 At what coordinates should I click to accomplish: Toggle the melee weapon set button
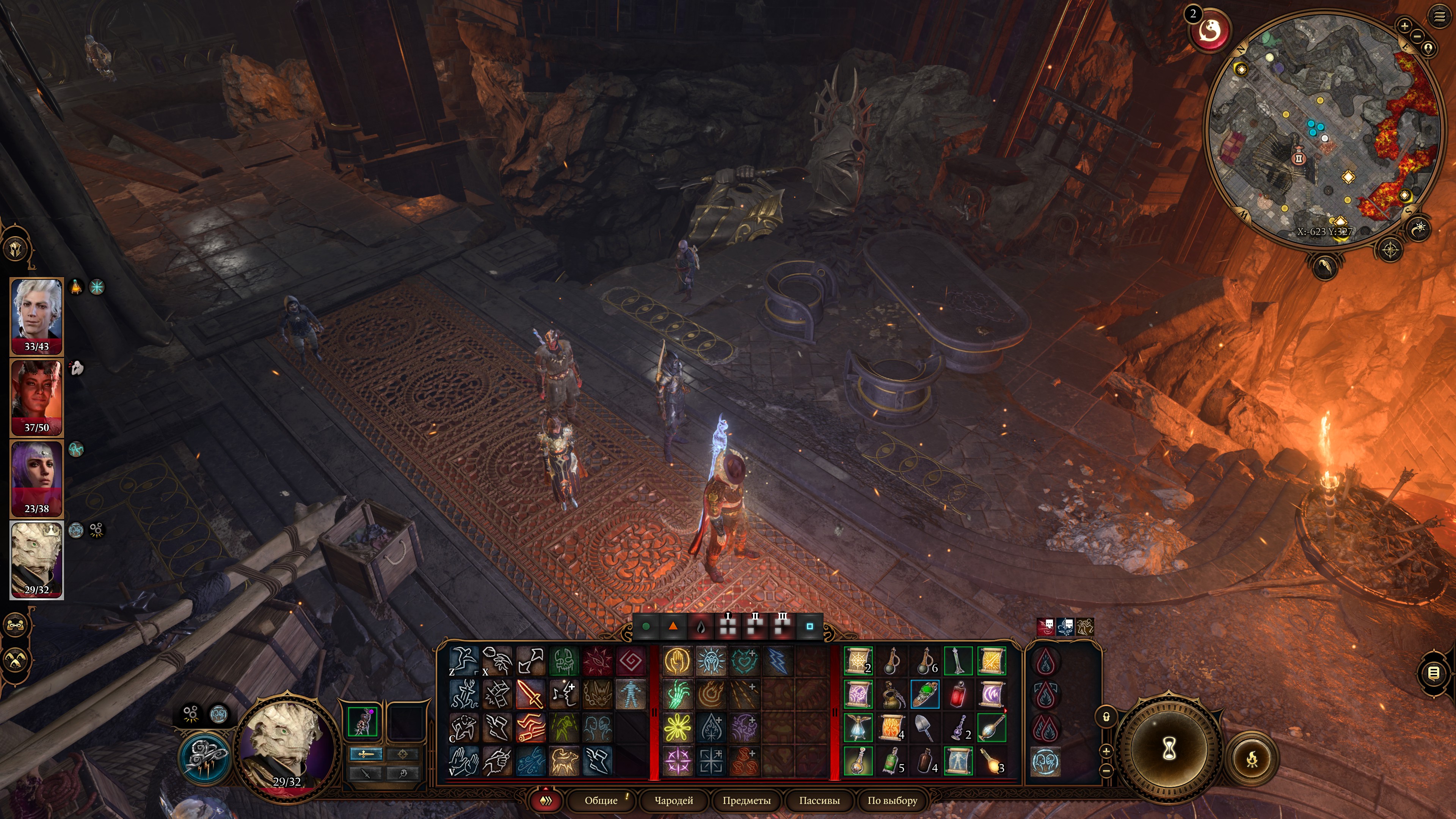[366, 753]
